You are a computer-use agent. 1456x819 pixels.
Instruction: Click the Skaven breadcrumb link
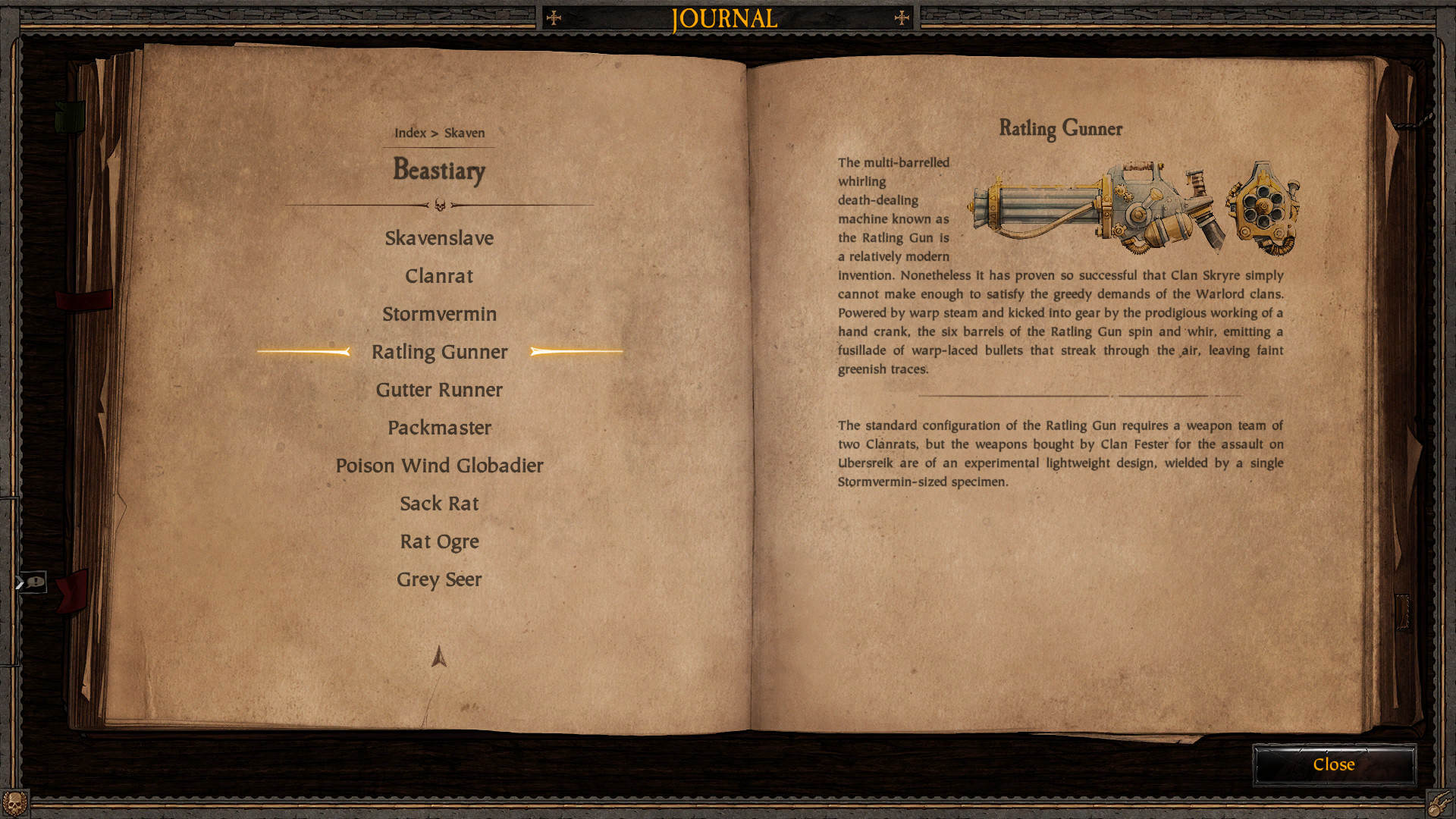464,133
